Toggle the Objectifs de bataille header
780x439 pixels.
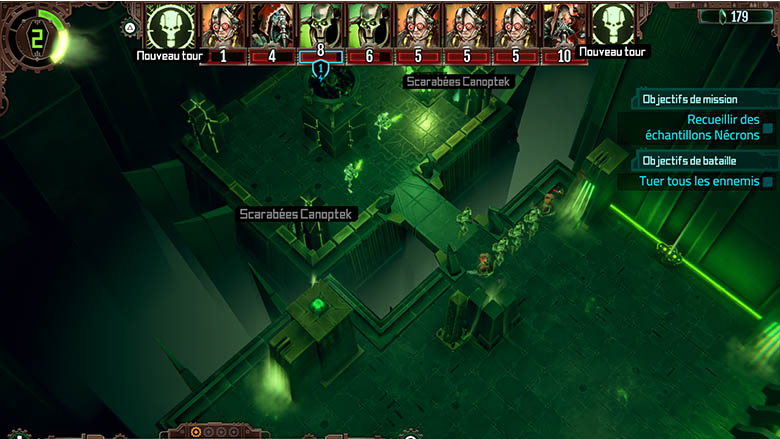click(691, 160)
